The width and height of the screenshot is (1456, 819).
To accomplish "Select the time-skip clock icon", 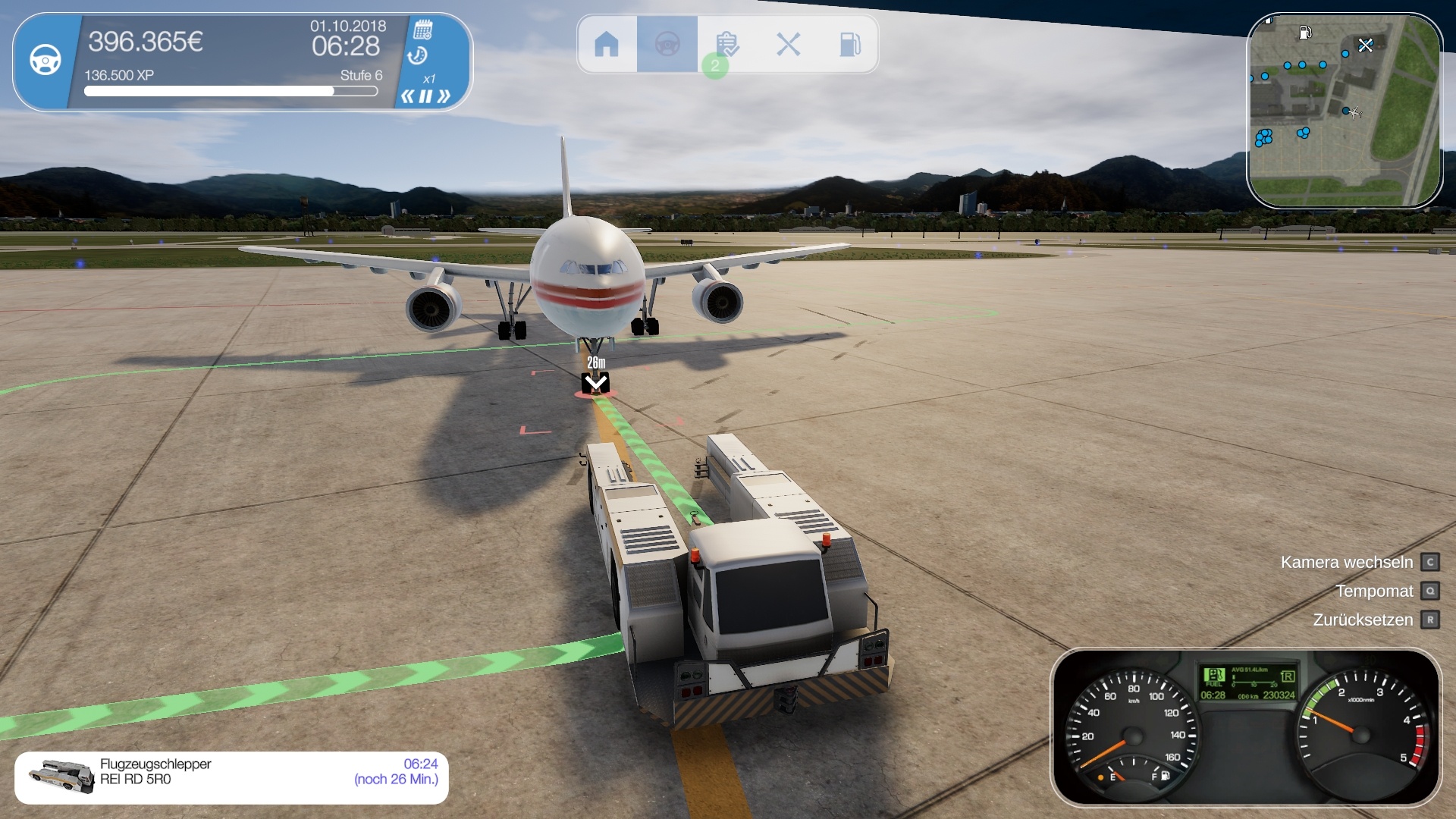I will (418, 55).
